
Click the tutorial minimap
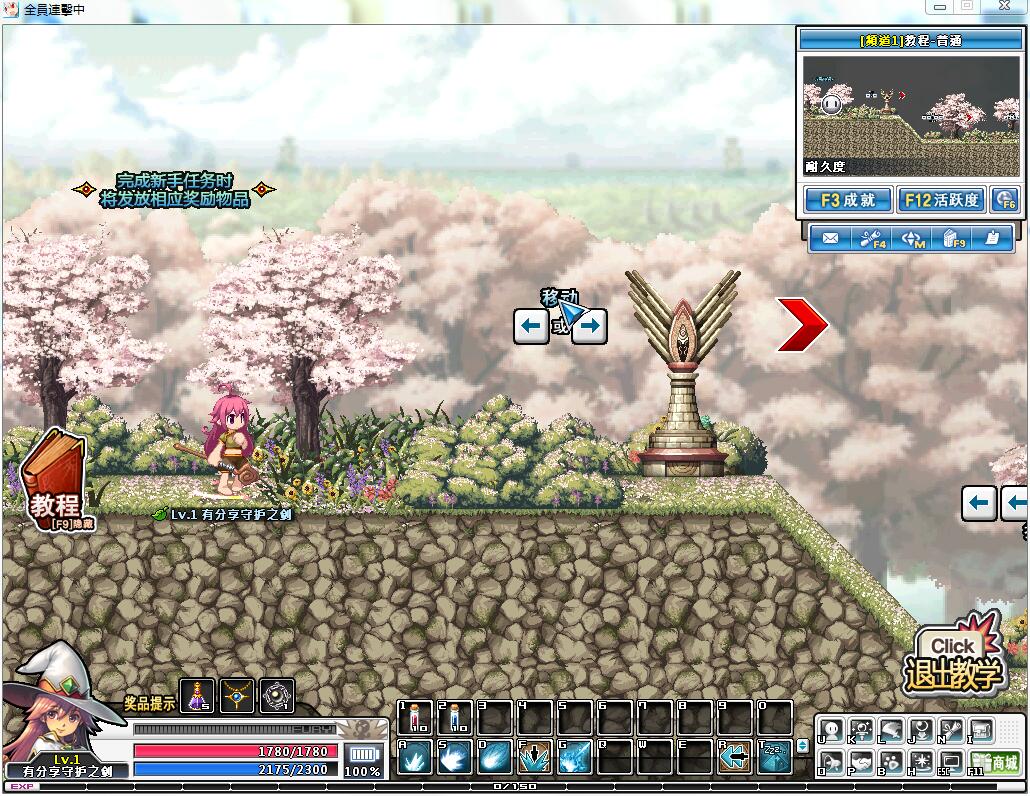point(910,115)
